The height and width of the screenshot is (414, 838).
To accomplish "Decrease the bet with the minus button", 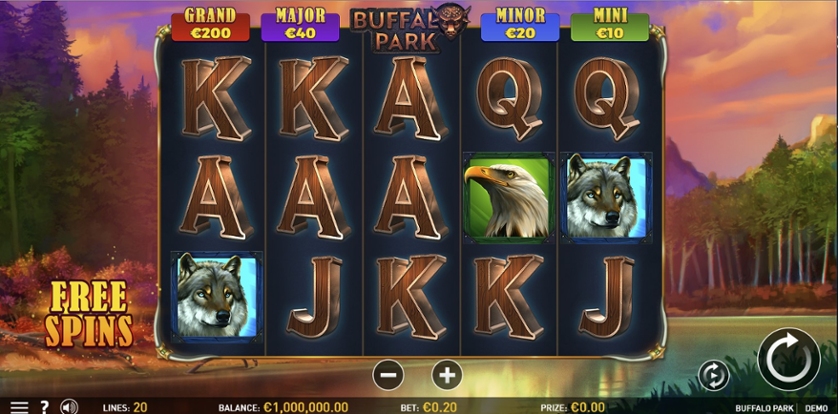I will coord(388,375).
